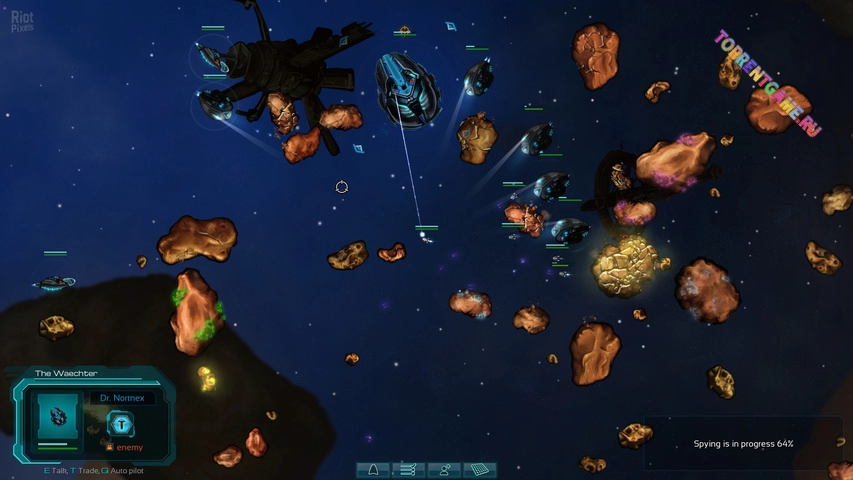Select the Dr. Nortnex name label
853x480 pixels.
pos(122,398)
